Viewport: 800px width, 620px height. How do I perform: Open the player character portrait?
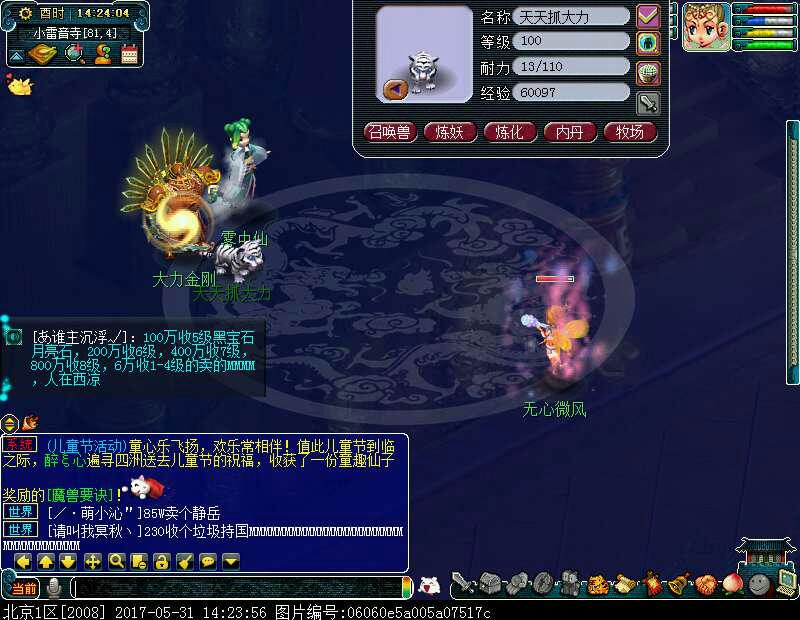point(704,27)
